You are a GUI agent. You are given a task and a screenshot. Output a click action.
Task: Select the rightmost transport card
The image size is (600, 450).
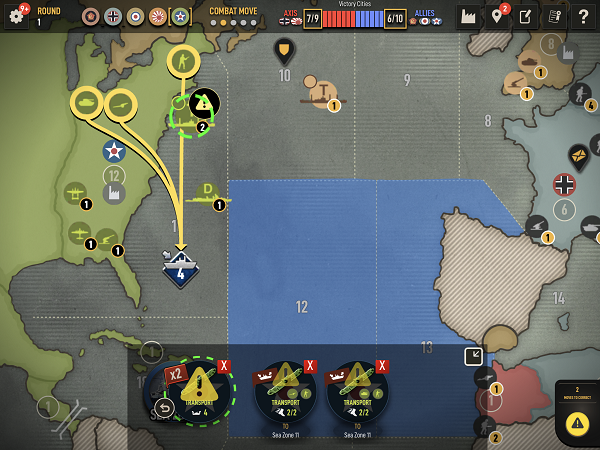pyautogui.click(x=357, y=389)
